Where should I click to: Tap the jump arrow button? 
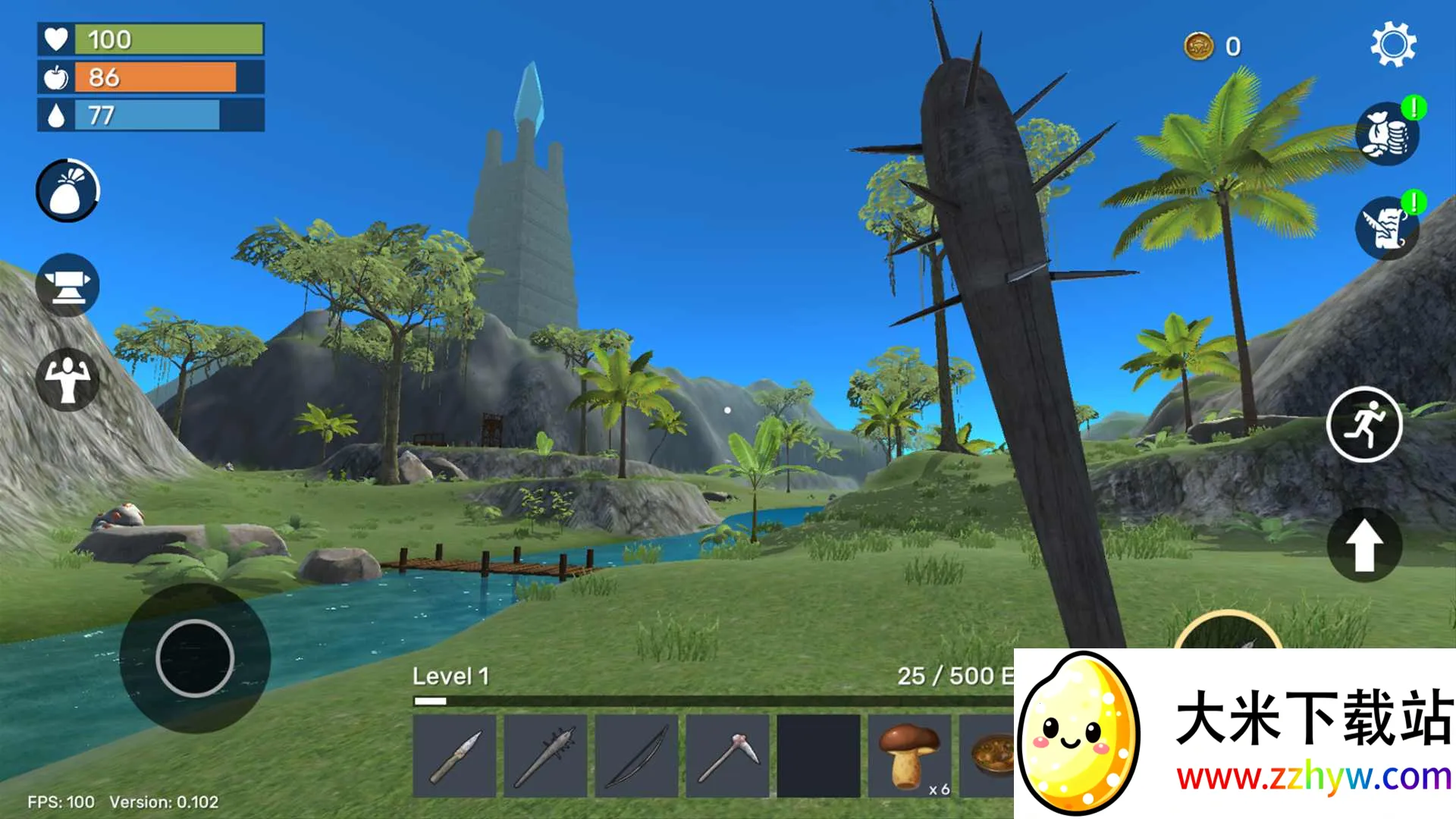coord(1364,544)
